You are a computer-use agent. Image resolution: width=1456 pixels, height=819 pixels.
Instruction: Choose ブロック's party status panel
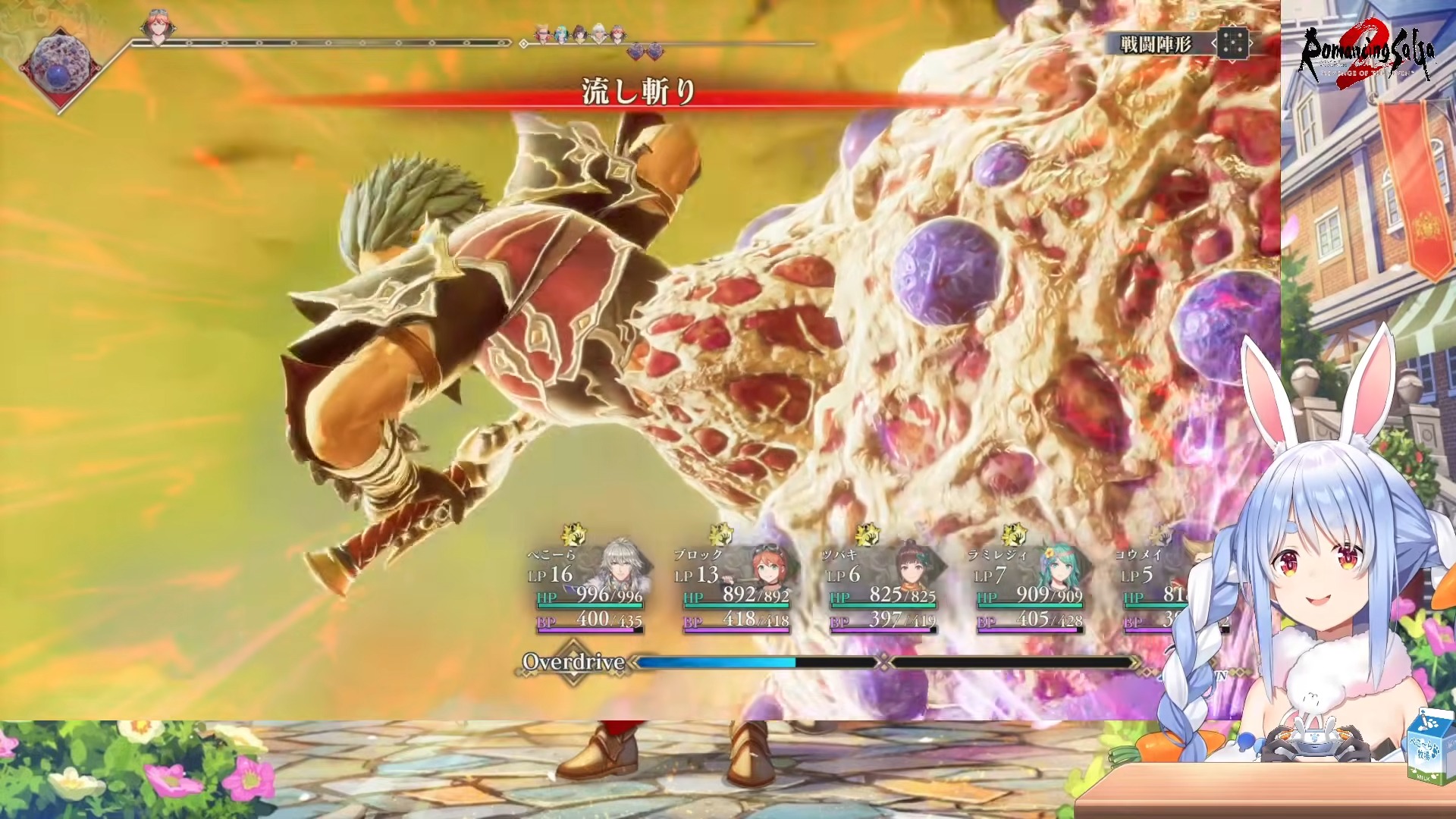tap(736, 588)
